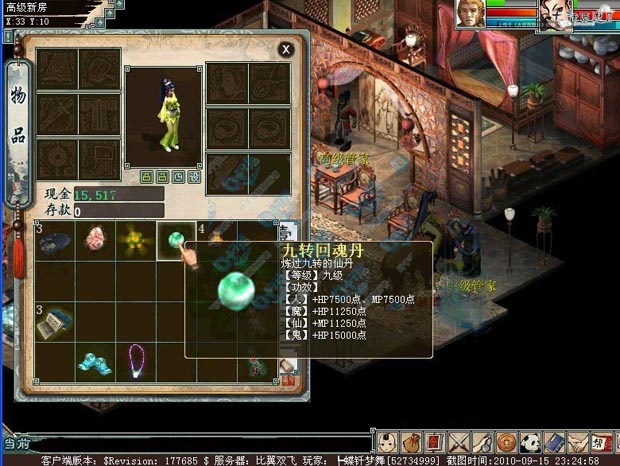Click the crossed swords toolbar icon
620x466 pixels.
coord(457,442)
